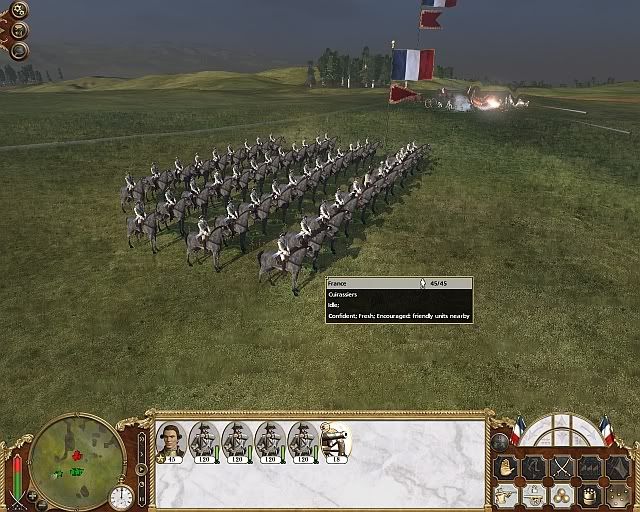Viewport: 640px width, 512px height.
Task: Select the general's unit card
Action: click(x=169, y=441)
